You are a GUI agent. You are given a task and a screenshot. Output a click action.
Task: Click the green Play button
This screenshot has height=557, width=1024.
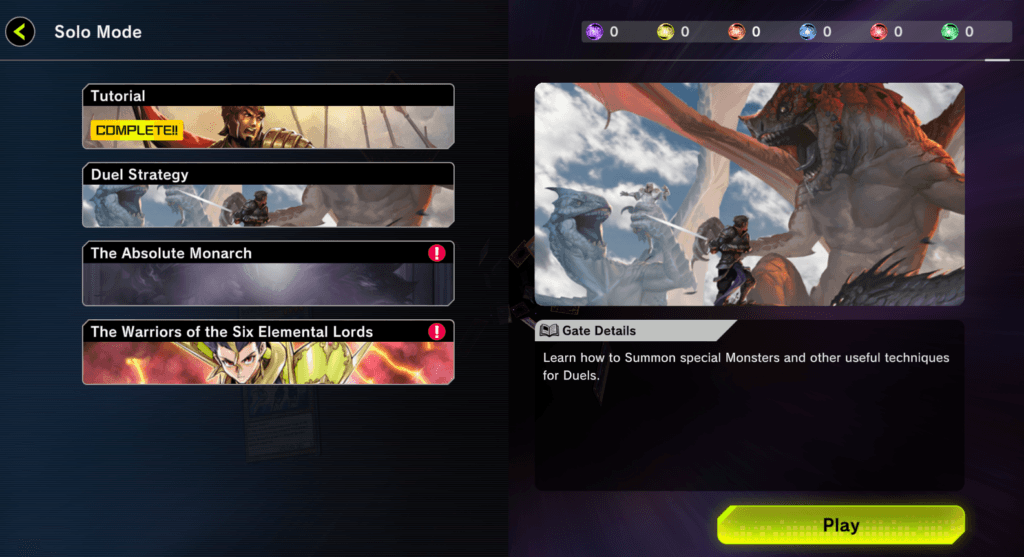(840, 525)
